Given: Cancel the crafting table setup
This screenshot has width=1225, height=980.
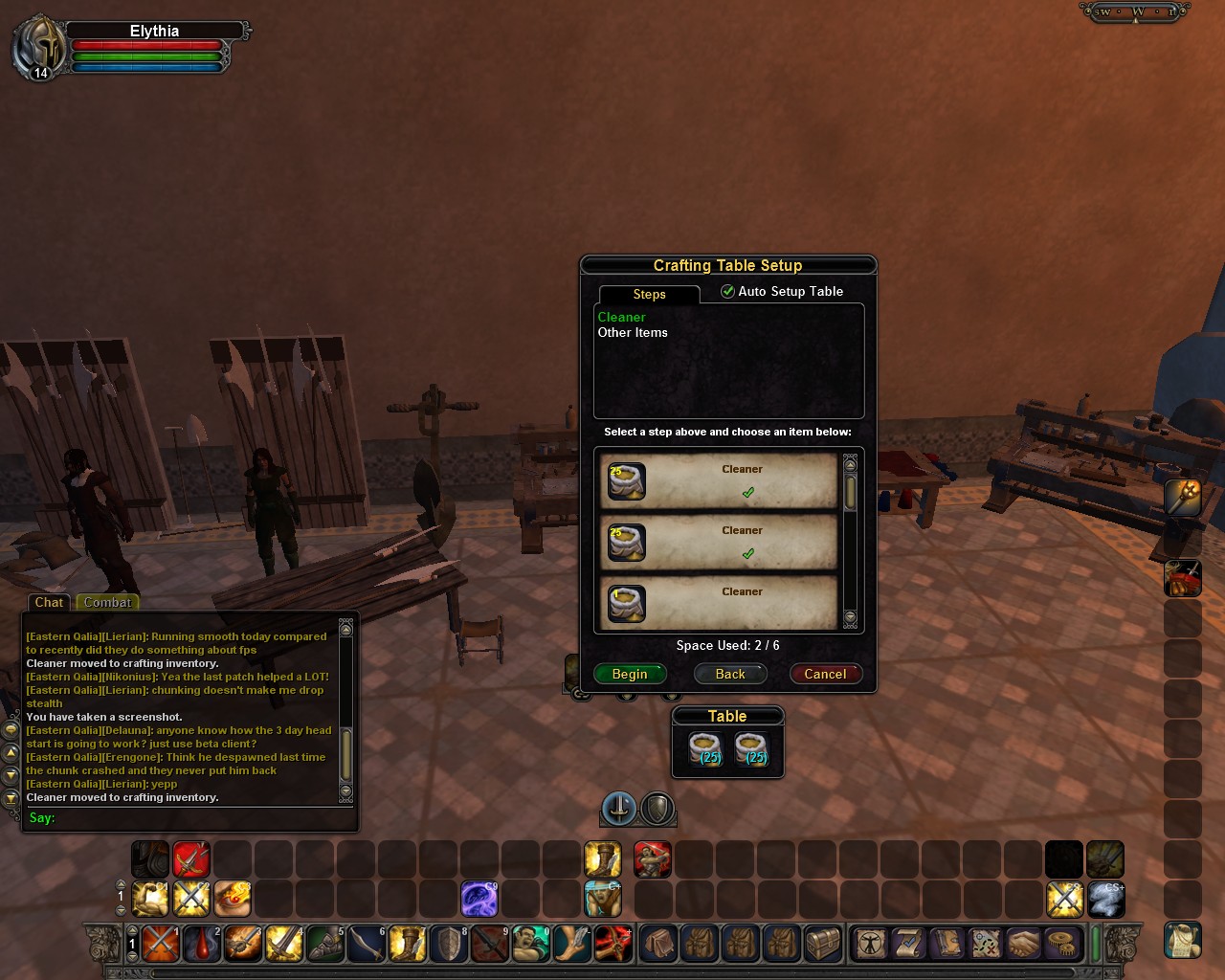Looking at the screenshot, I should tap(825, 674).
